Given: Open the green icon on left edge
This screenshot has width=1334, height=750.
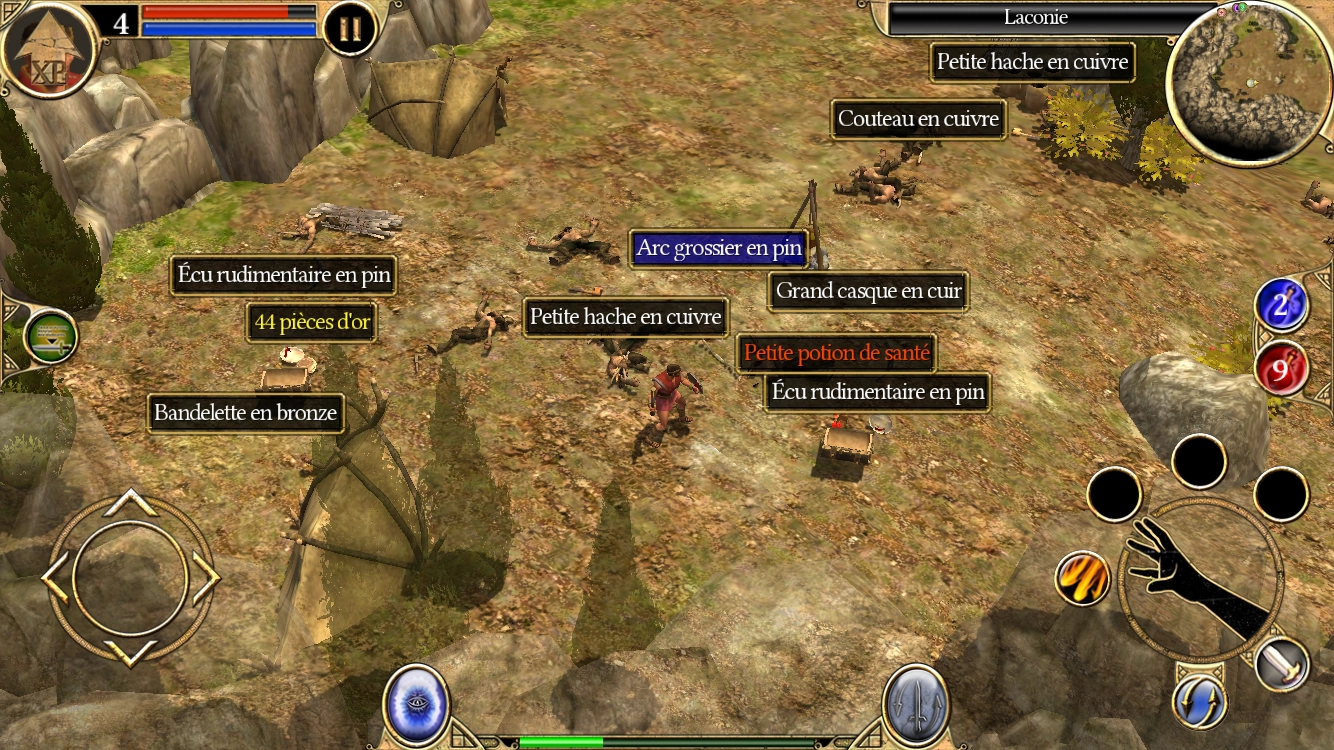Looking at the screenshot, I should tap(50, 337).
